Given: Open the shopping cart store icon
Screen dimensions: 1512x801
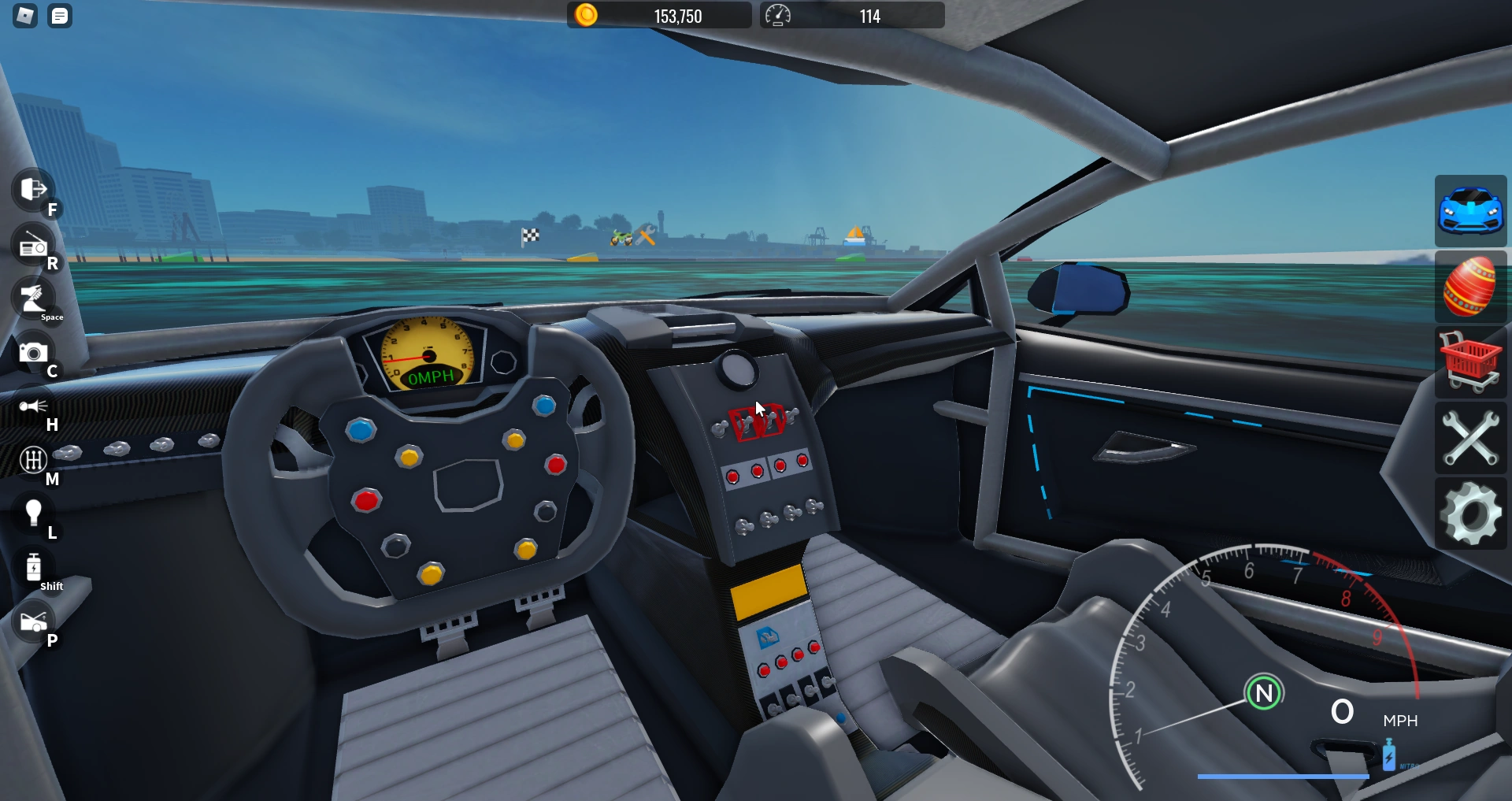Looking at the screenshot, I should click(x=1472, y=364).
